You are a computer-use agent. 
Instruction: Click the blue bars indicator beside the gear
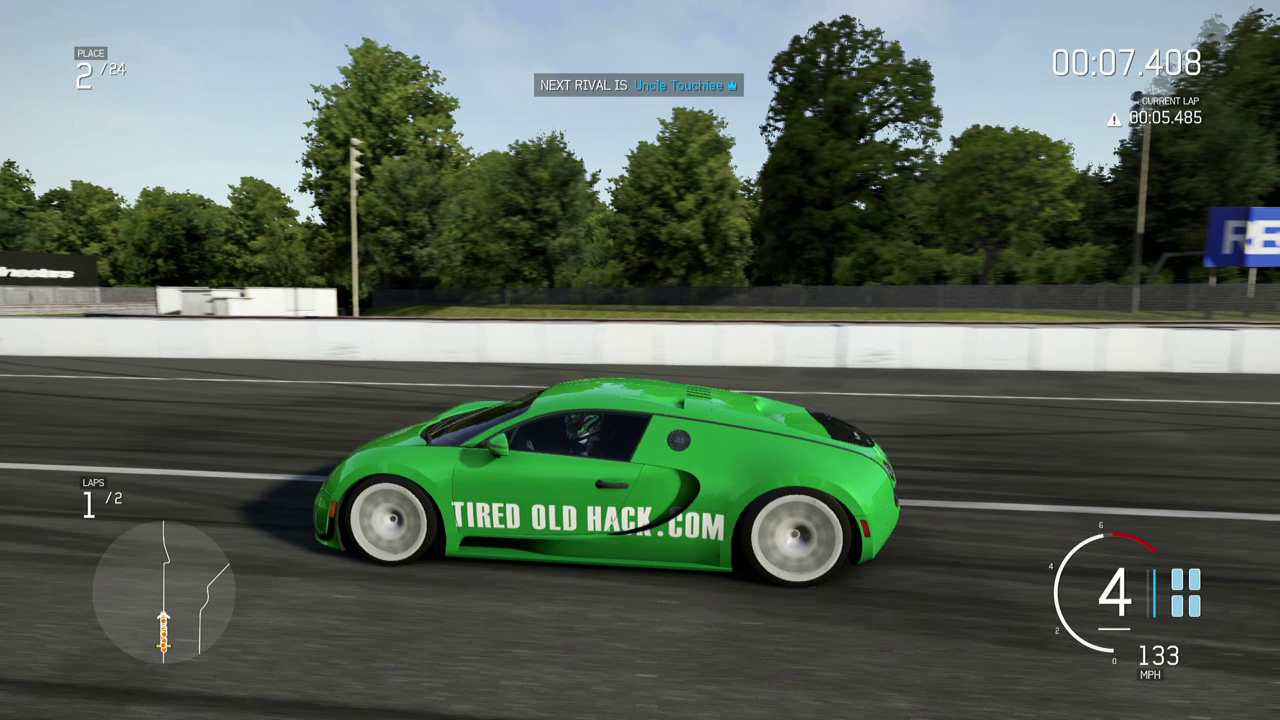1185,592
